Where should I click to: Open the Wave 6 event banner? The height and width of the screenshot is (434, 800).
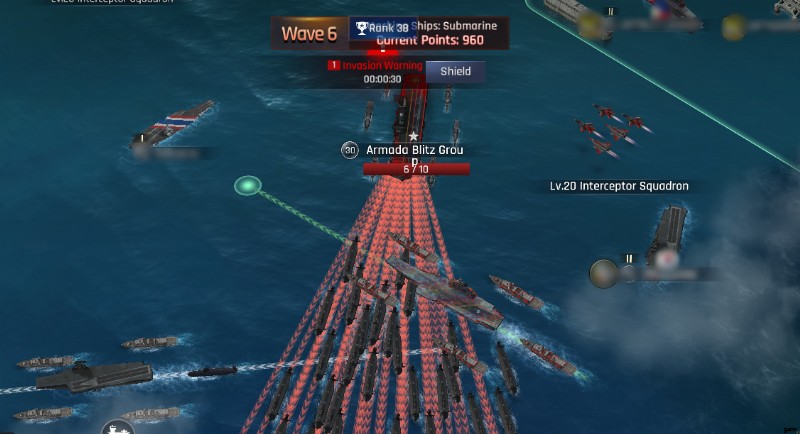click(308, 33)
